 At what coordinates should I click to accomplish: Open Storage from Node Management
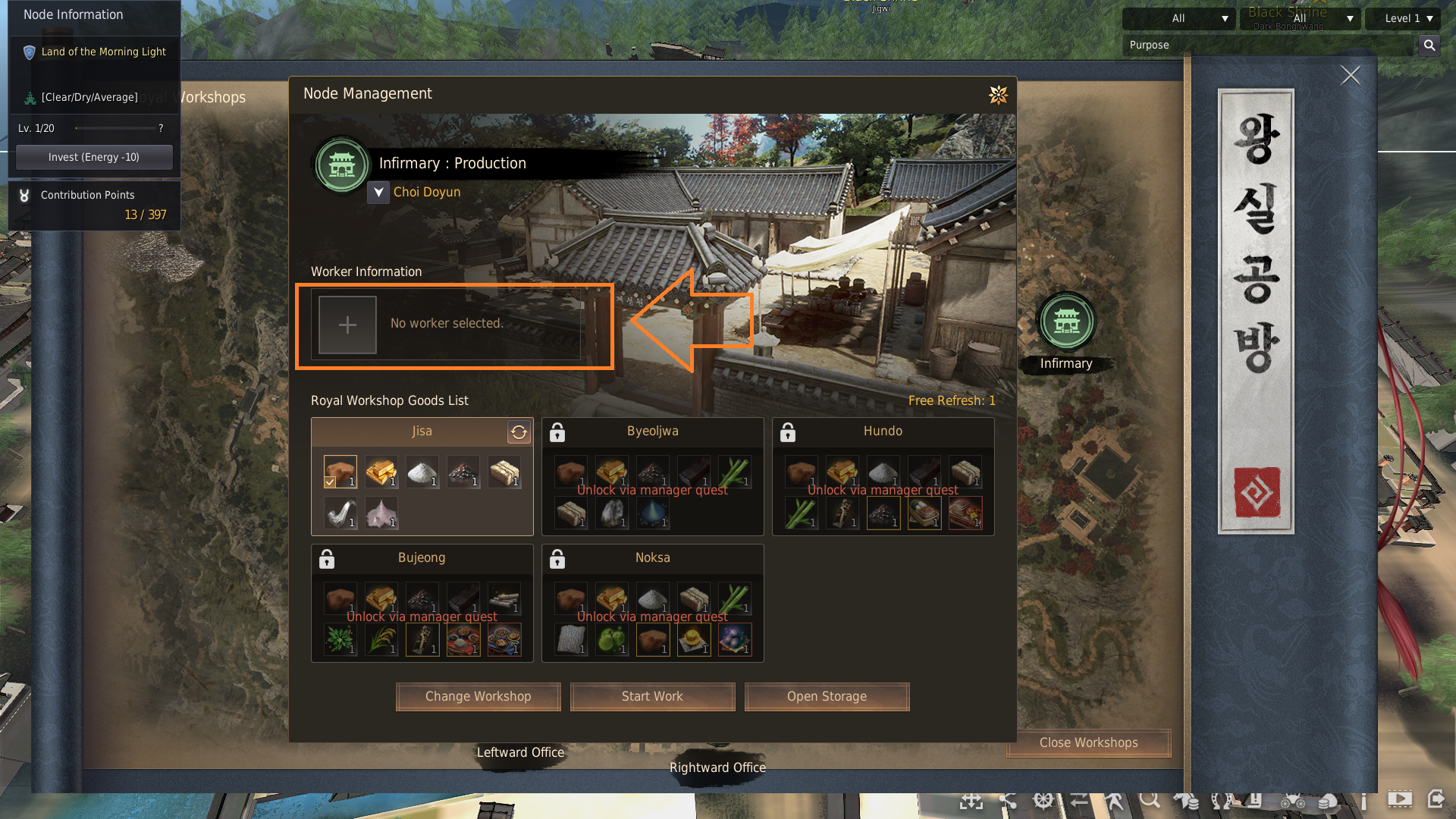click(827, 696)
